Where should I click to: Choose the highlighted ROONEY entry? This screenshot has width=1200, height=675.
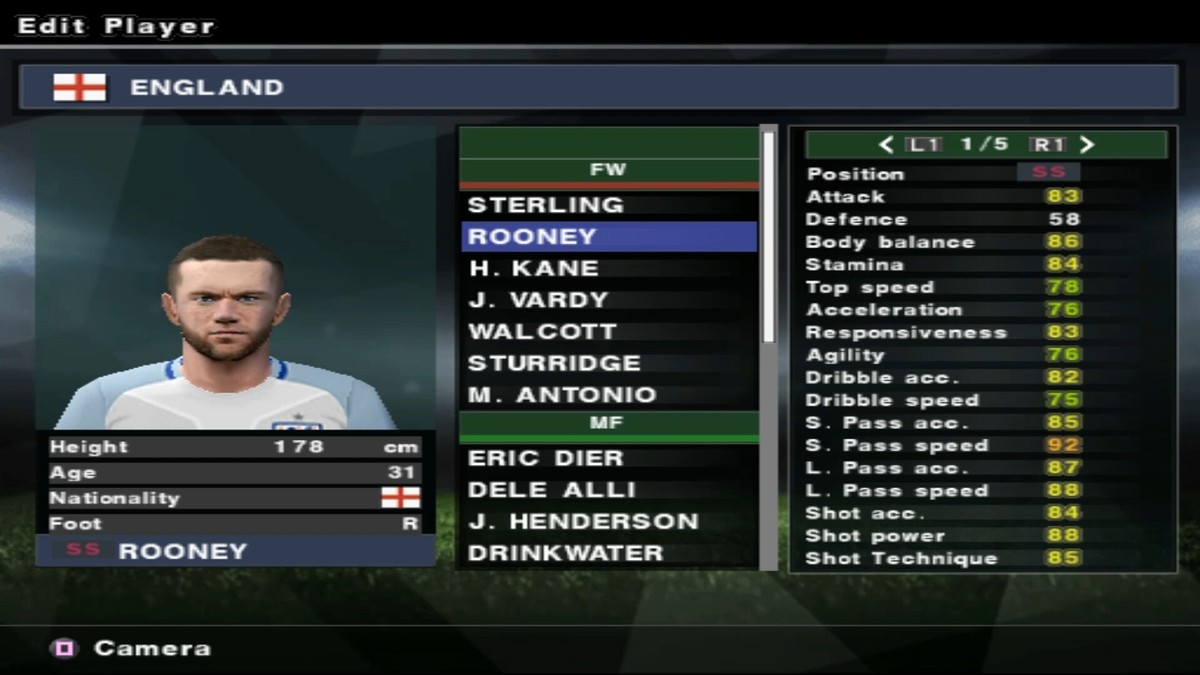607,237
